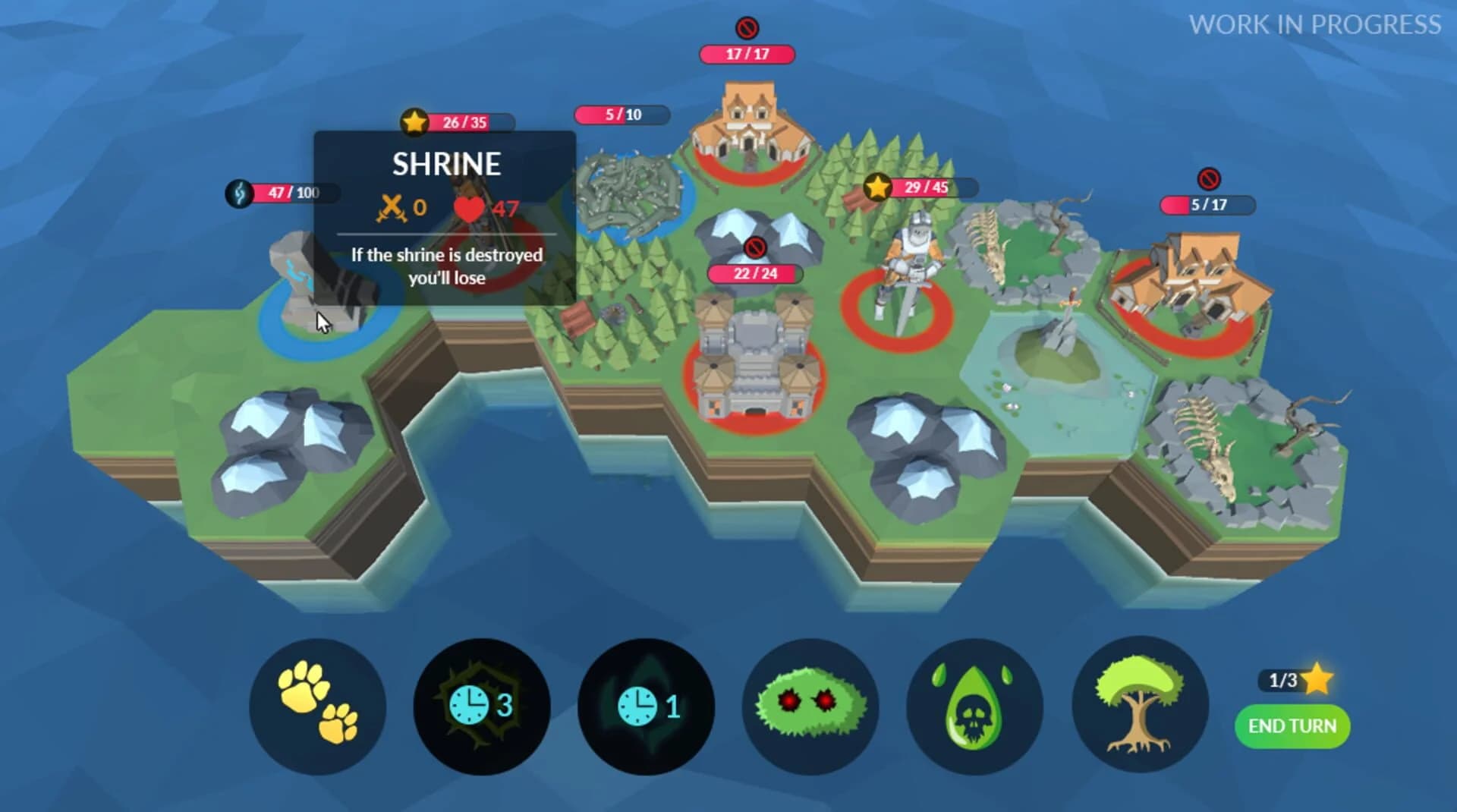The height and width of the screenshot is (812, 1457).
Task: Activate the red-eyed bush creature ability
Action: (x=810, y=707)
